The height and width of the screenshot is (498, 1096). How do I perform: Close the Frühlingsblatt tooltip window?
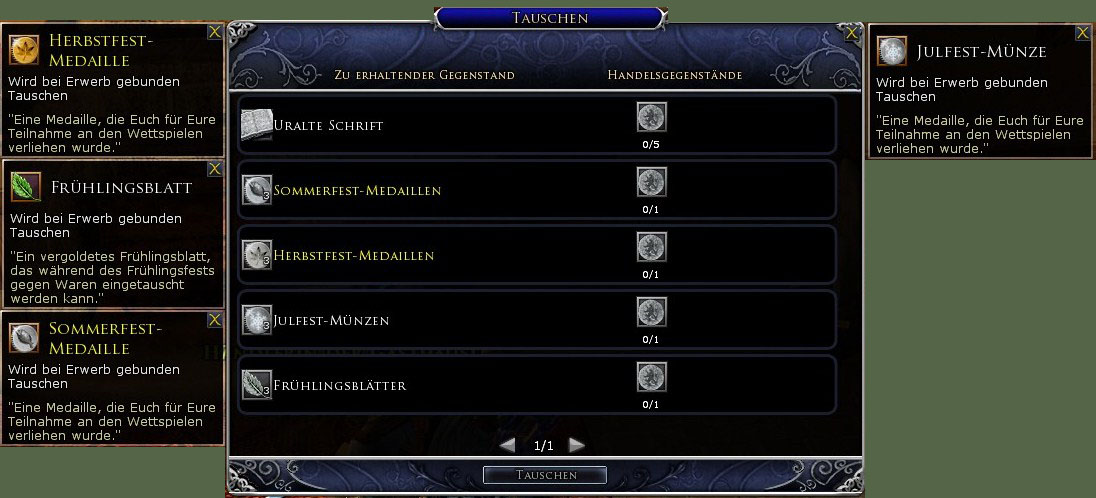pos(214,169)
